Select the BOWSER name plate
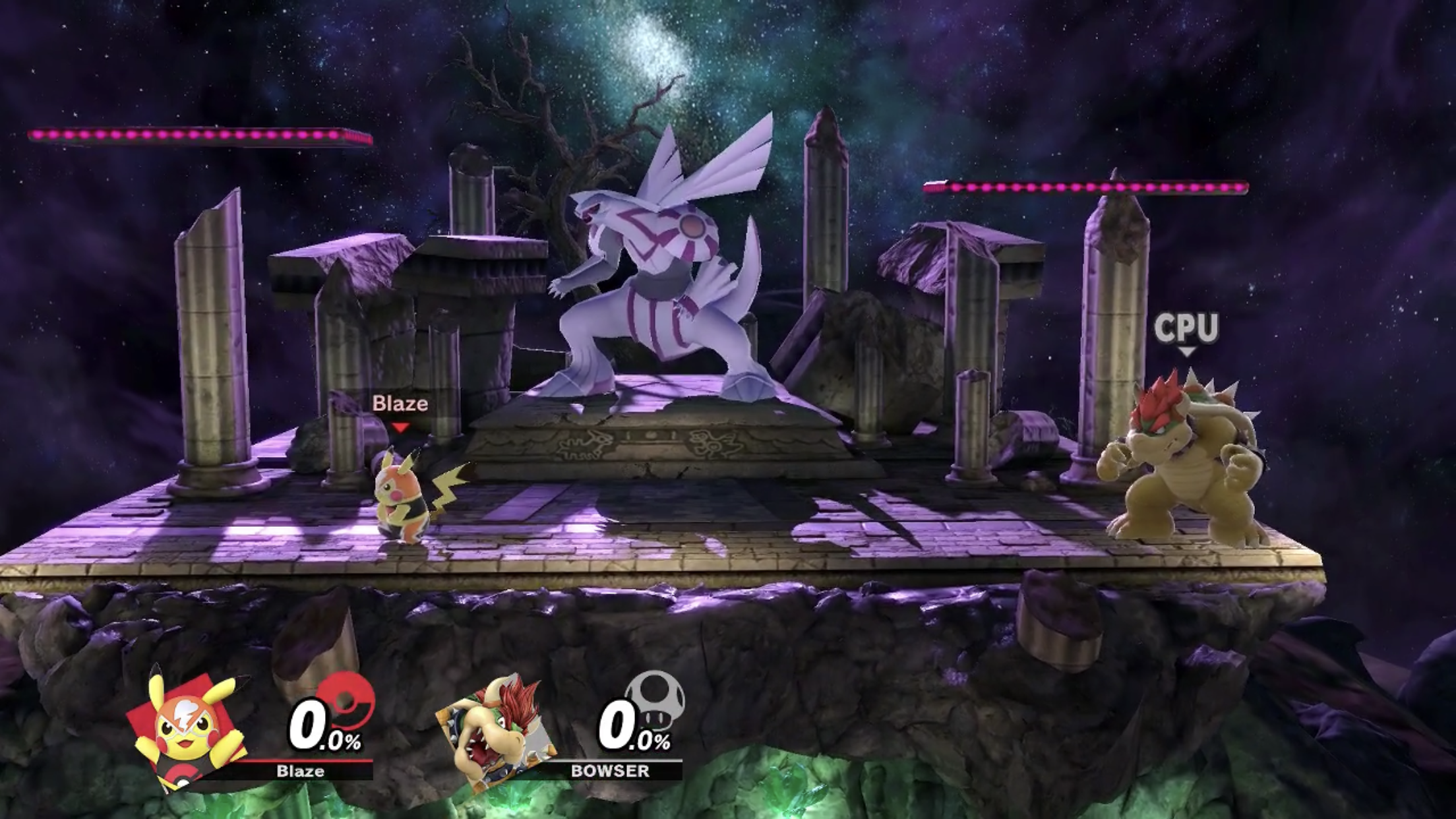This screenshot has width=1456, height=819. (610, 771)
